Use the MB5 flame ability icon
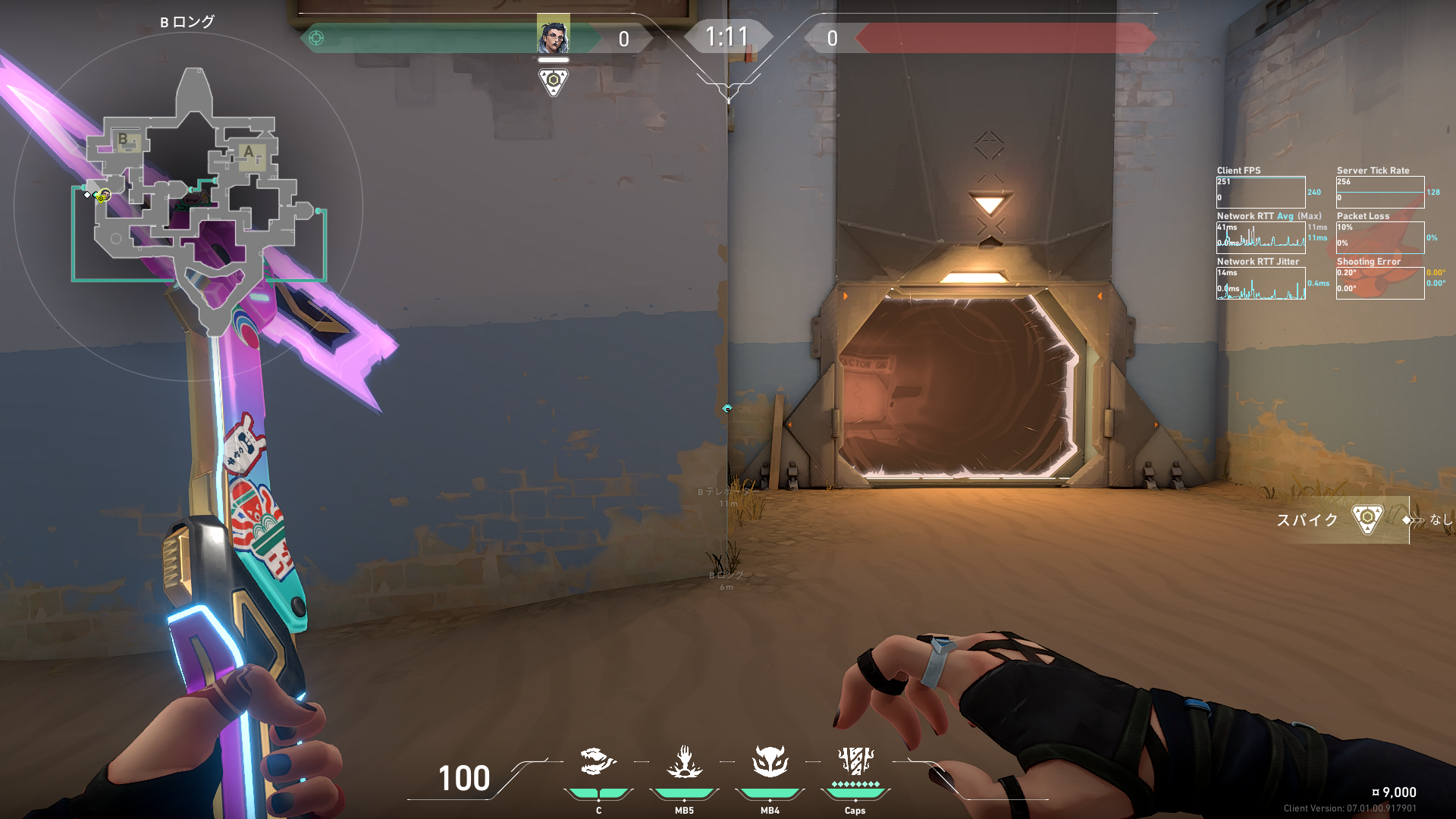 (x=684, y=762)
